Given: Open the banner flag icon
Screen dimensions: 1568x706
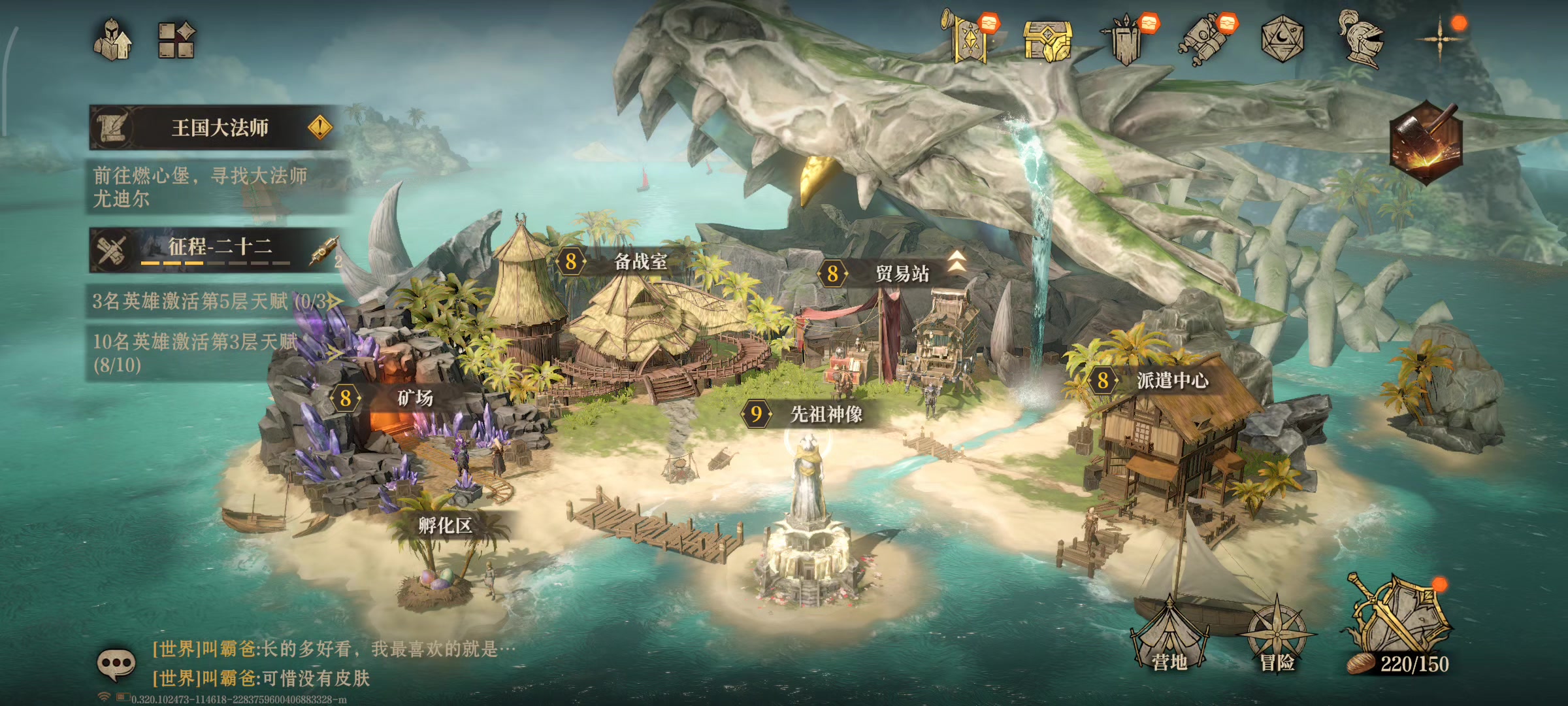Looking at the screenshot, I should (970, 38).
